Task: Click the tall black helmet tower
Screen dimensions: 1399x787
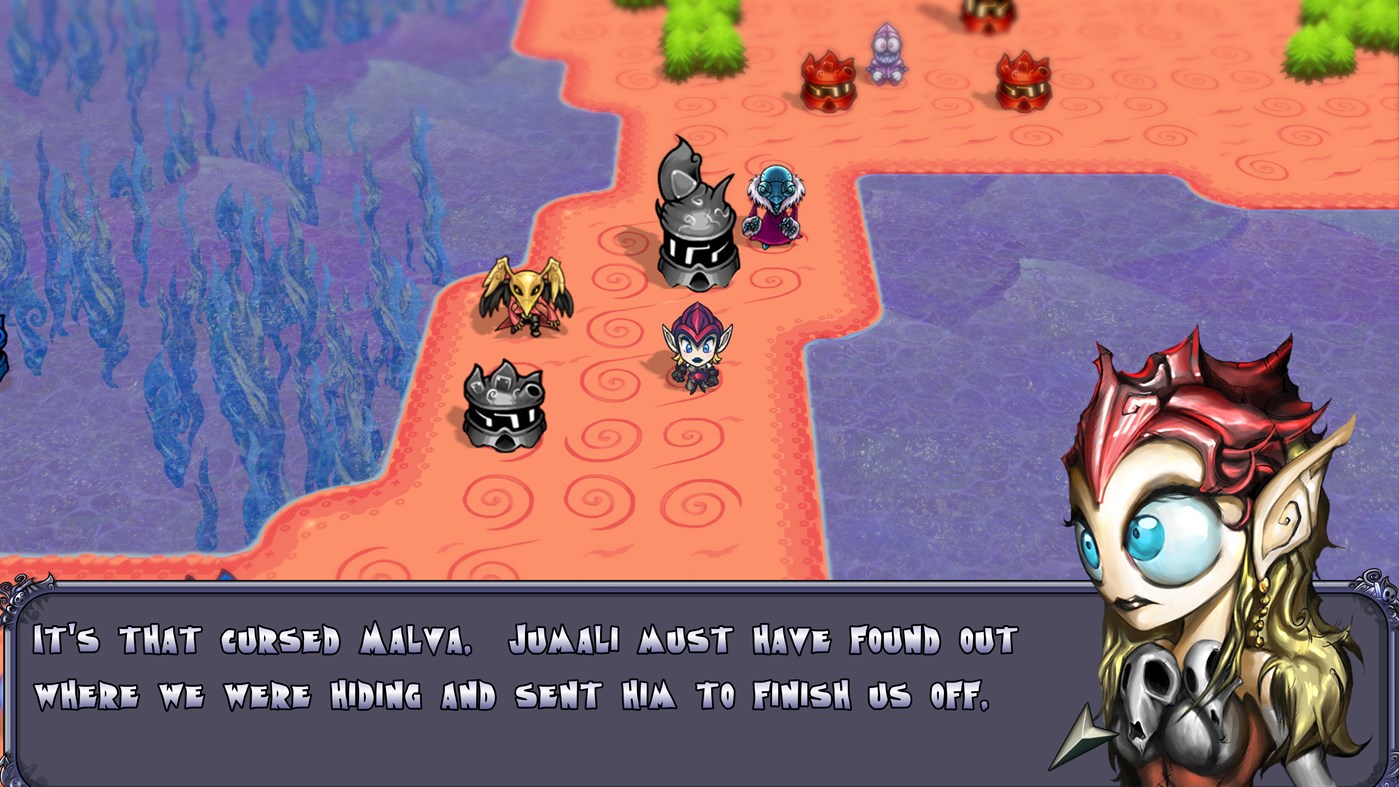Action: click(693, 220)
